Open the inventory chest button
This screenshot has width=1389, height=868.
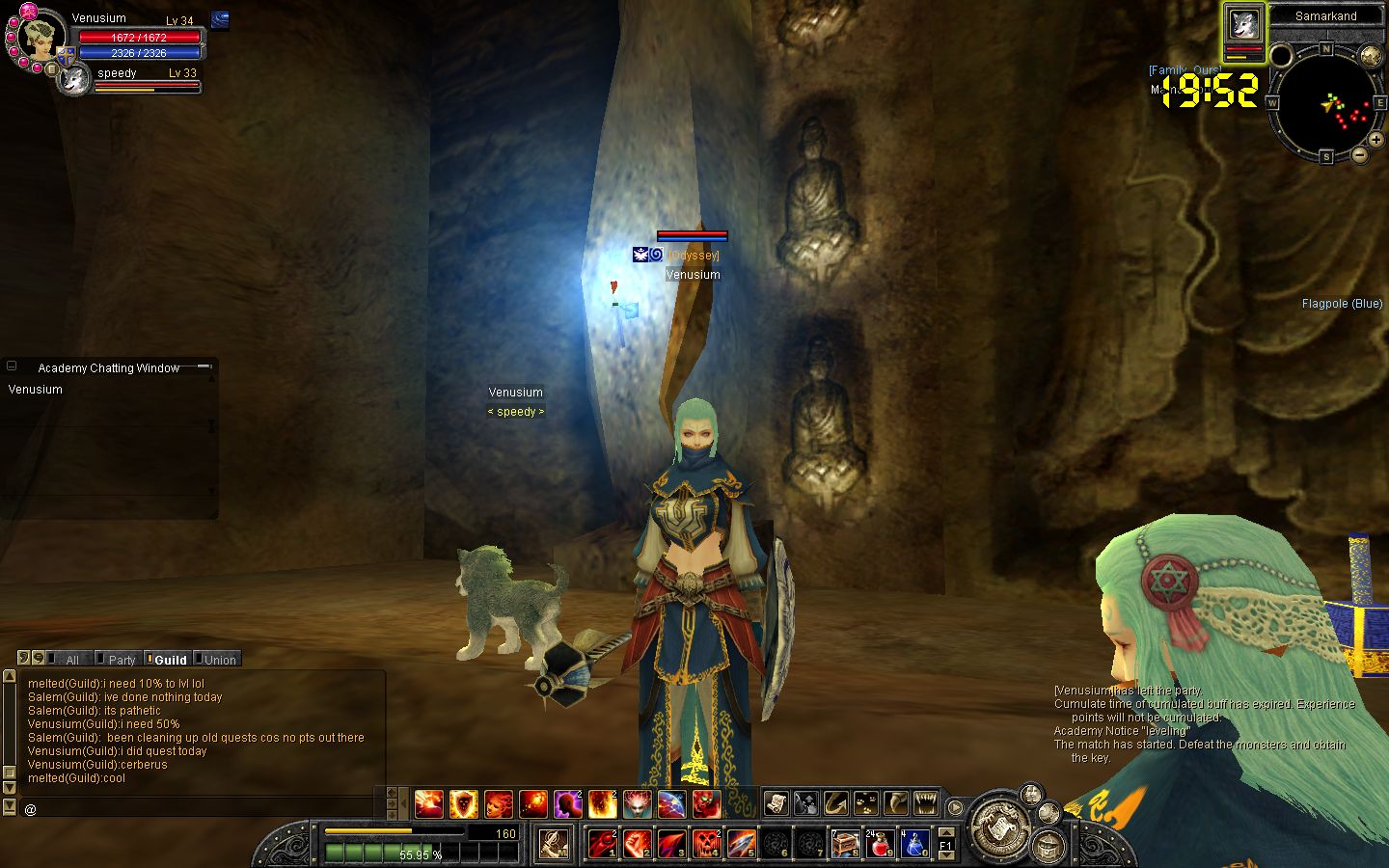(x=1048, y=847)
